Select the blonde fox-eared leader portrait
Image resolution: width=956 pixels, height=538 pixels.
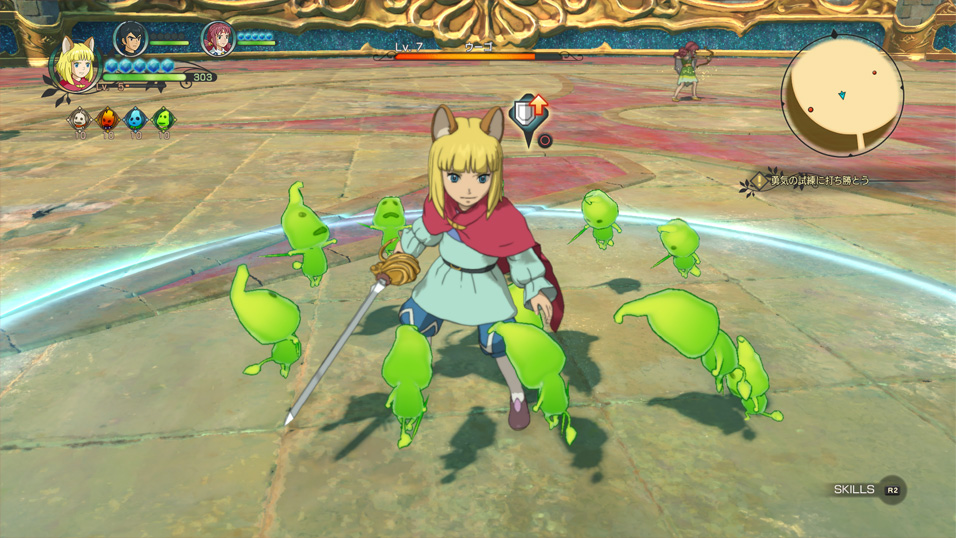[75, 65]
